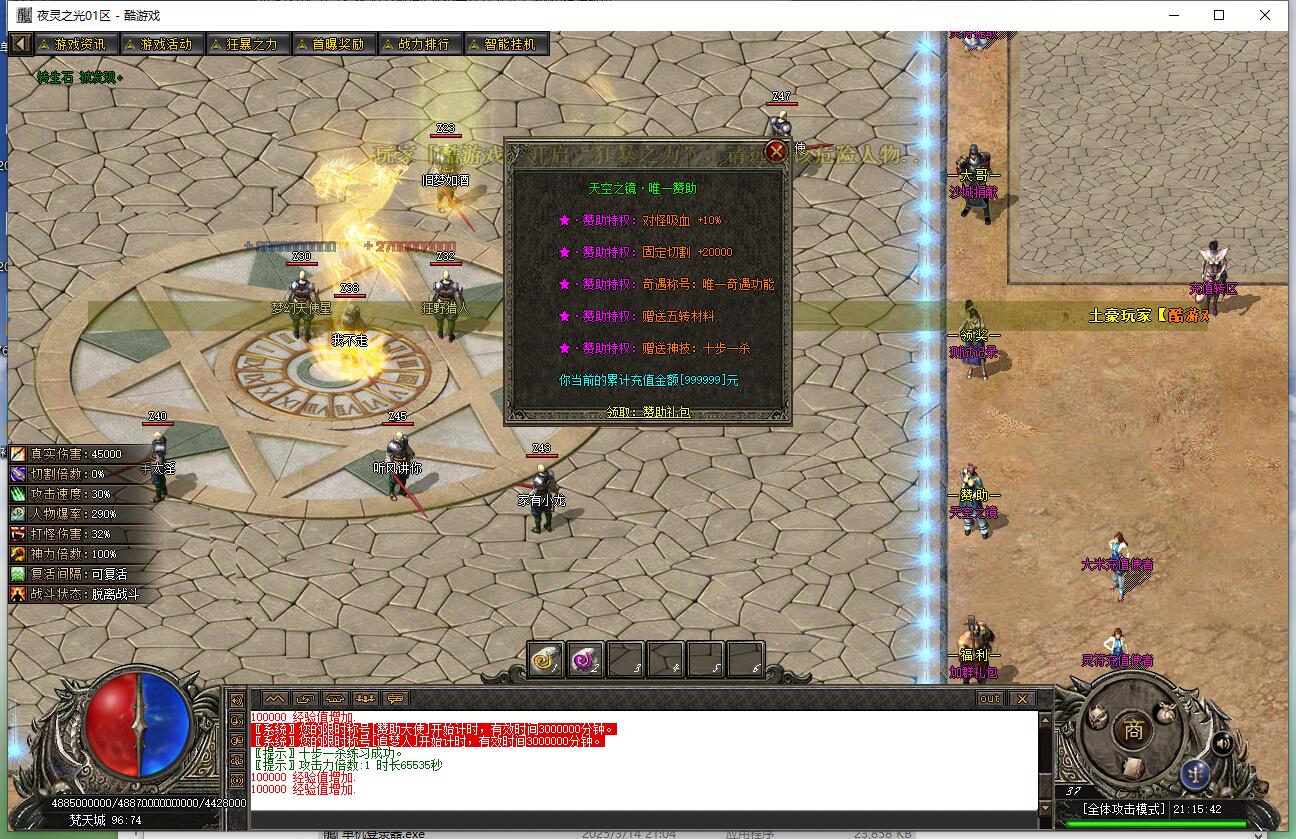The width and height of the screenshot is (1296, 839).
Task: Click the speech-bubble chat filter icon
Action: pyautogui.click(x=396, y=699)
